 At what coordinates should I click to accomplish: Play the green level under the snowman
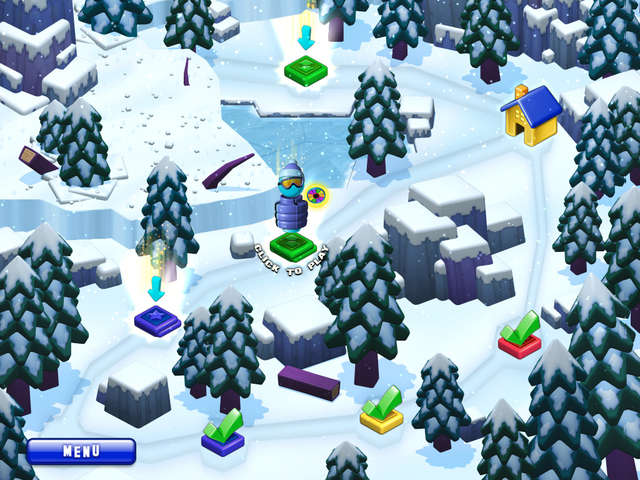[x=293, y=245]
